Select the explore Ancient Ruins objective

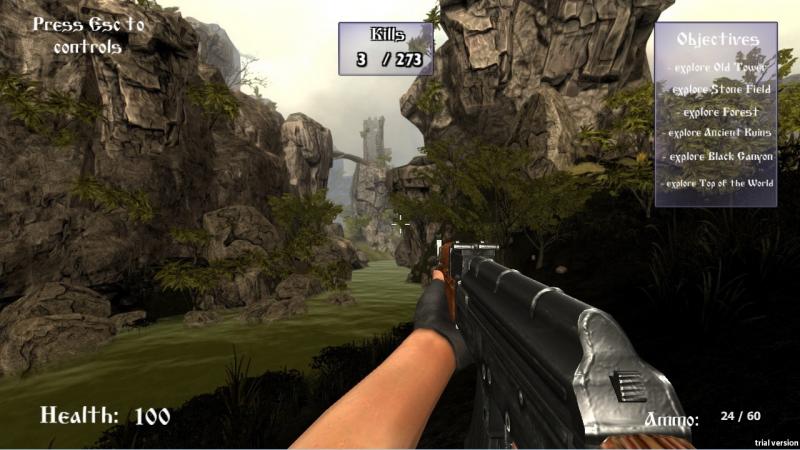(x=716, y=132)
